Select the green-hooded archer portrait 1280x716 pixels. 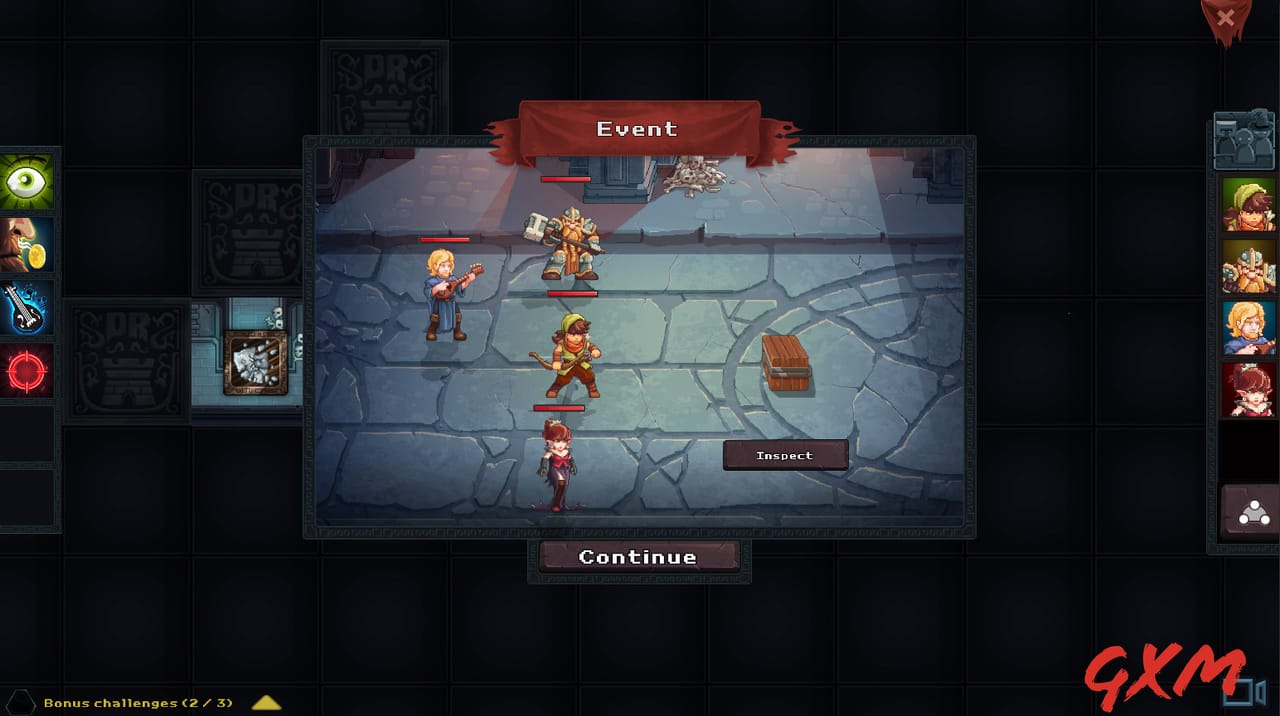[x=1248, y=205]
